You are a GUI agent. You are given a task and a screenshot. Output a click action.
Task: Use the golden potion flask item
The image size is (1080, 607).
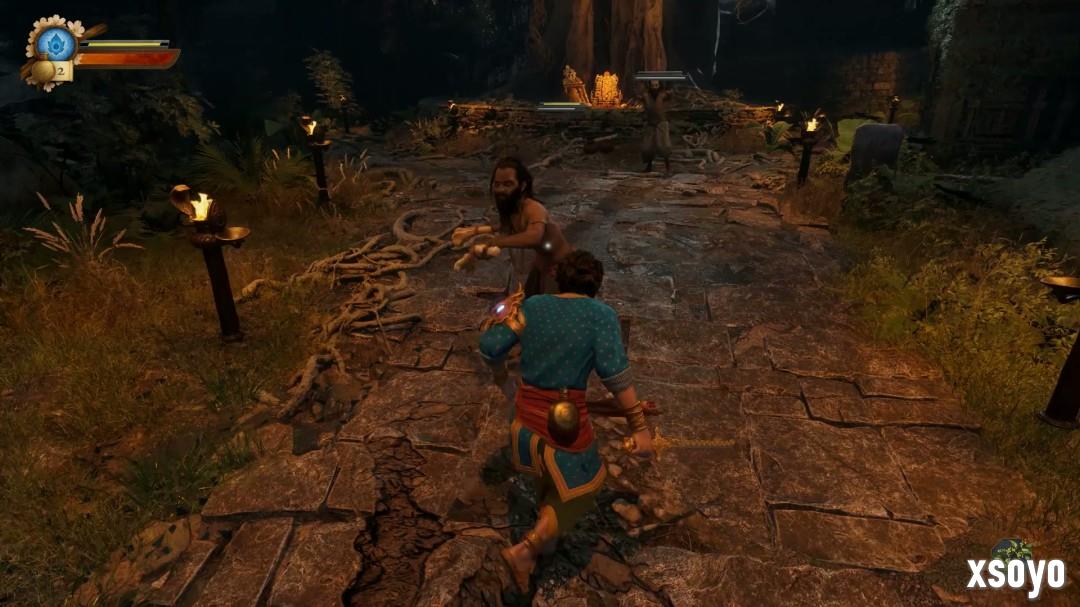pyautogui.click(x=43, y=71)
